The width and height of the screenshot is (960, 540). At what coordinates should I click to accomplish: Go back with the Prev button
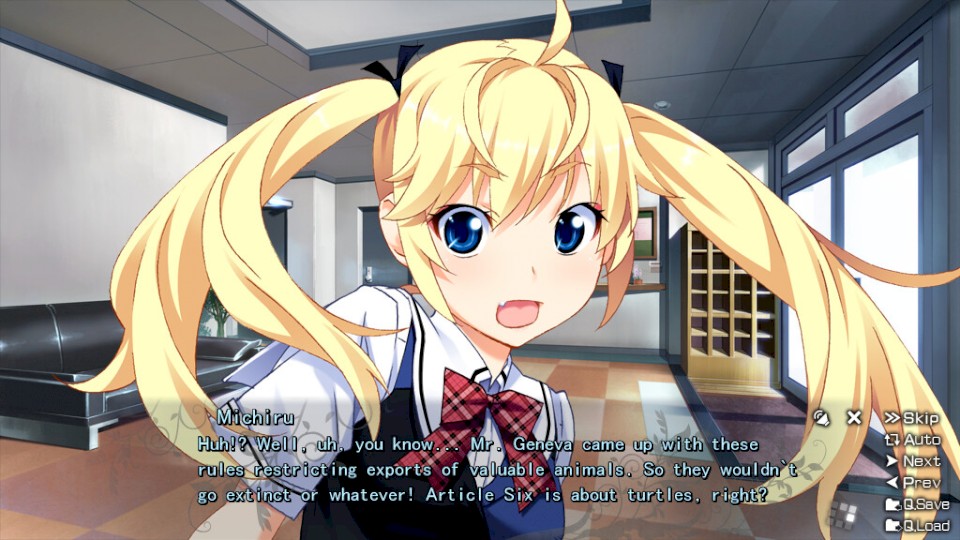[912, 482]
